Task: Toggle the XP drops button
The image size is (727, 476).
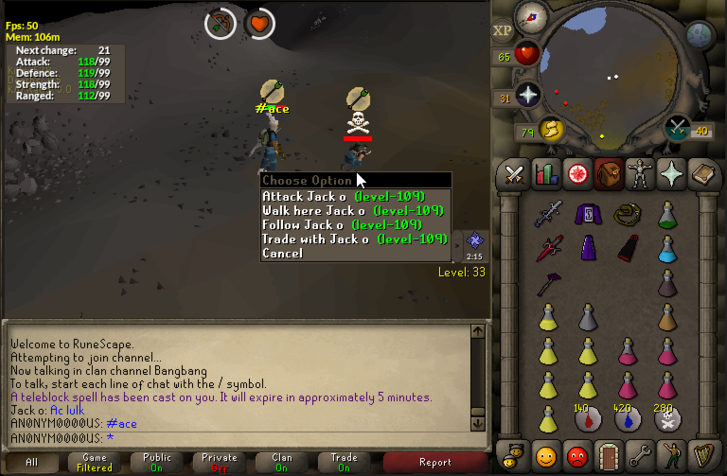Action: click(x=503, y=31)
